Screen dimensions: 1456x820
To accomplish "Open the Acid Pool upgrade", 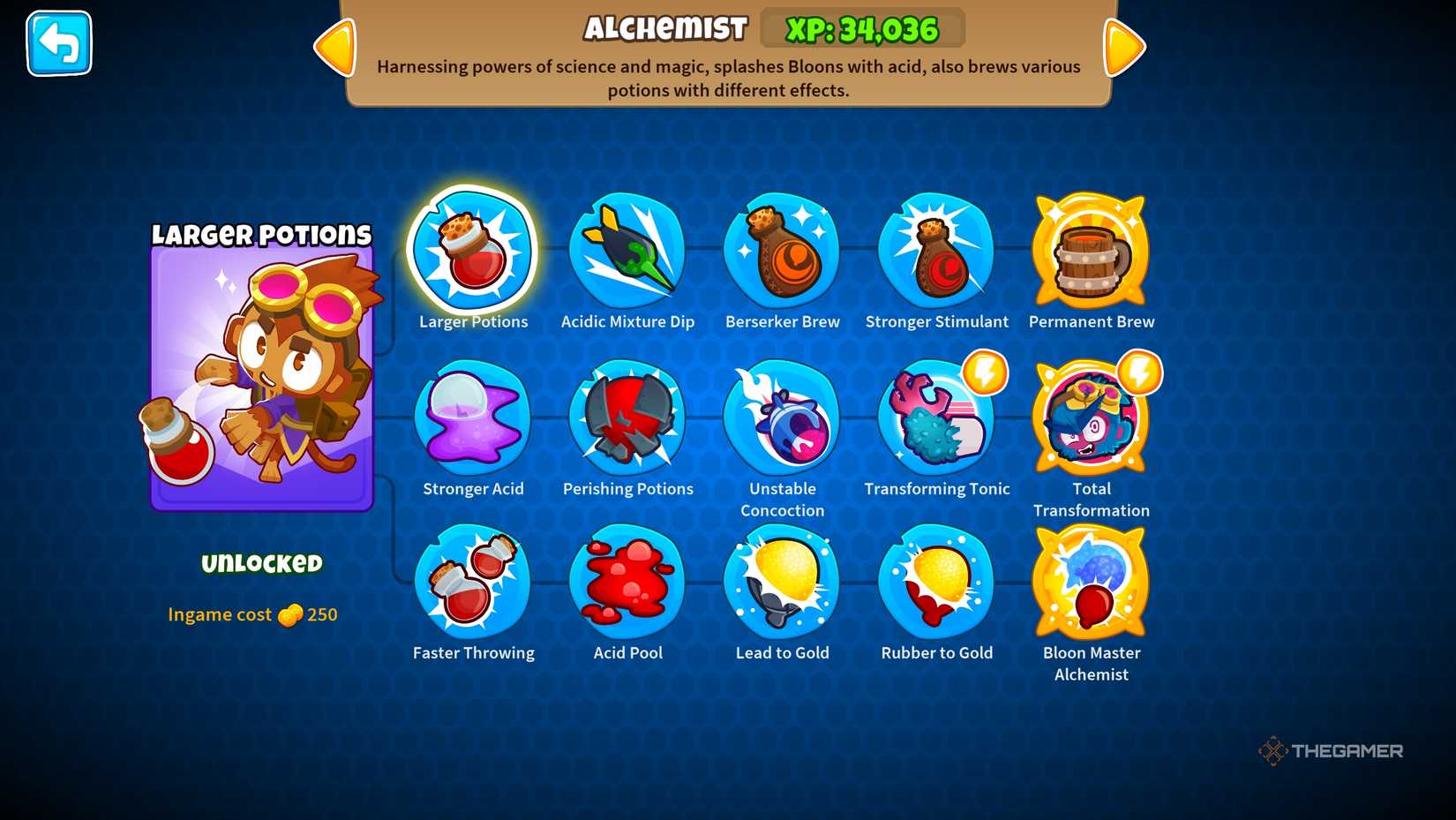I will (x=627, y=583).
